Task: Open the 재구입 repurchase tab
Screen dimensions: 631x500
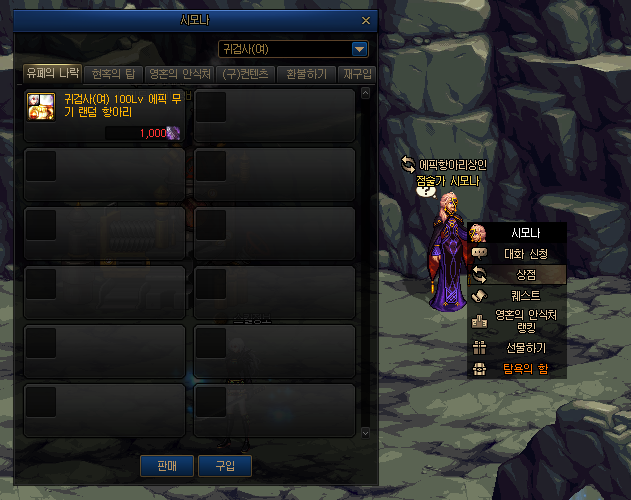Action: coord(357,73)
